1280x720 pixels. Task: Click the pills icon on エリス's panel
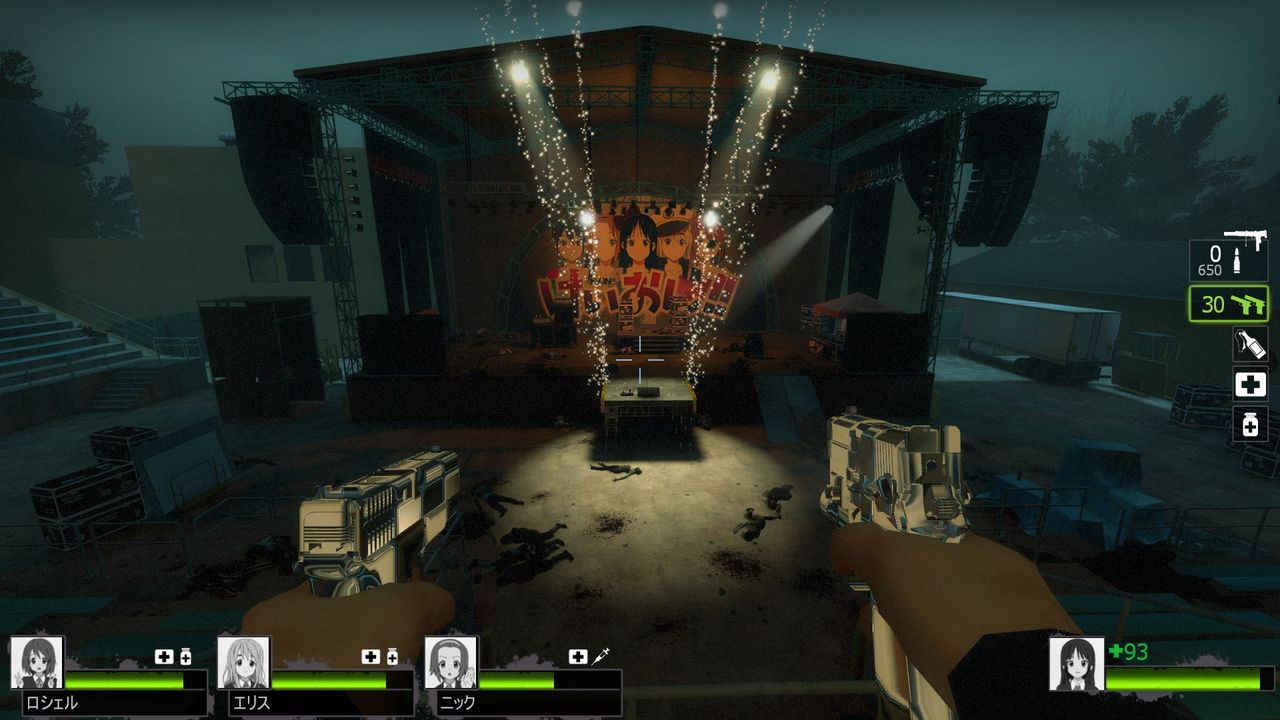[x=392, y=658]
